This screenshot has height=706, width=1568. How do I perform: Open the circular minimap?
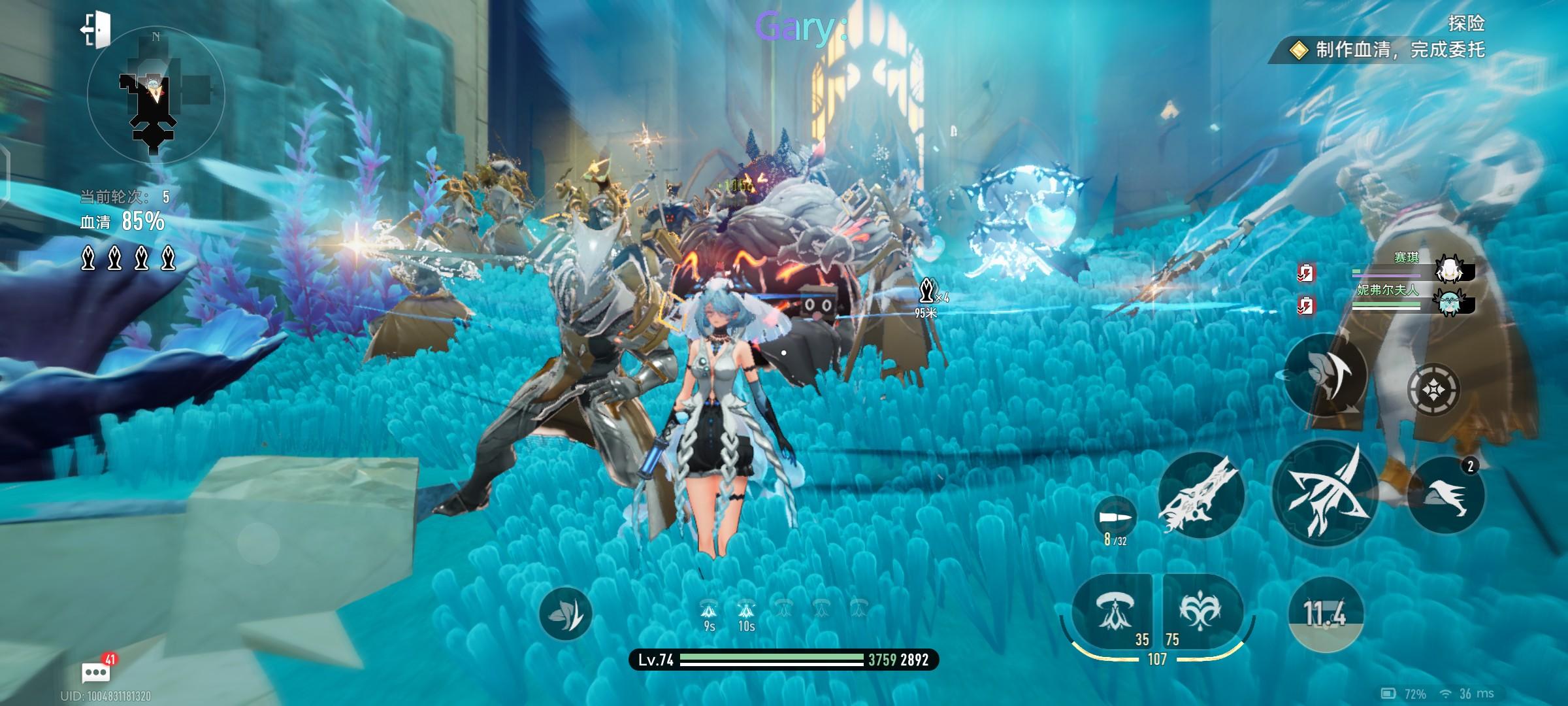(x=155, y=95)
